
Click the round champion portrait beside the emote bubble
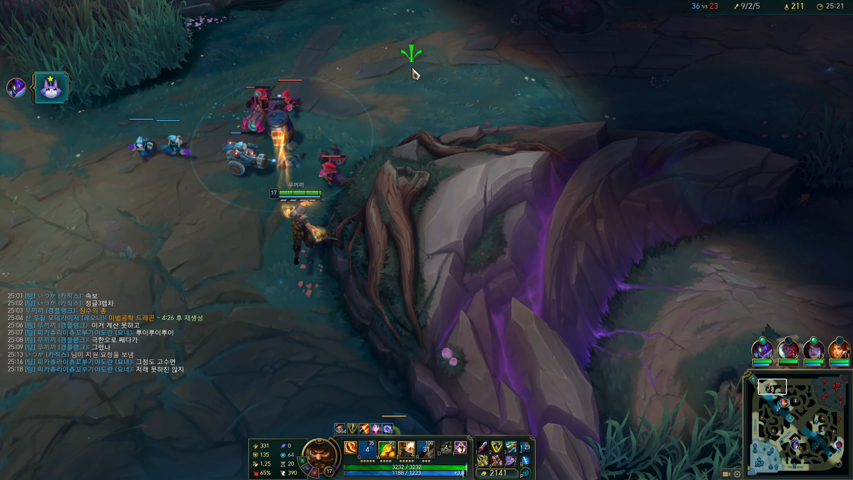point(16,88)
